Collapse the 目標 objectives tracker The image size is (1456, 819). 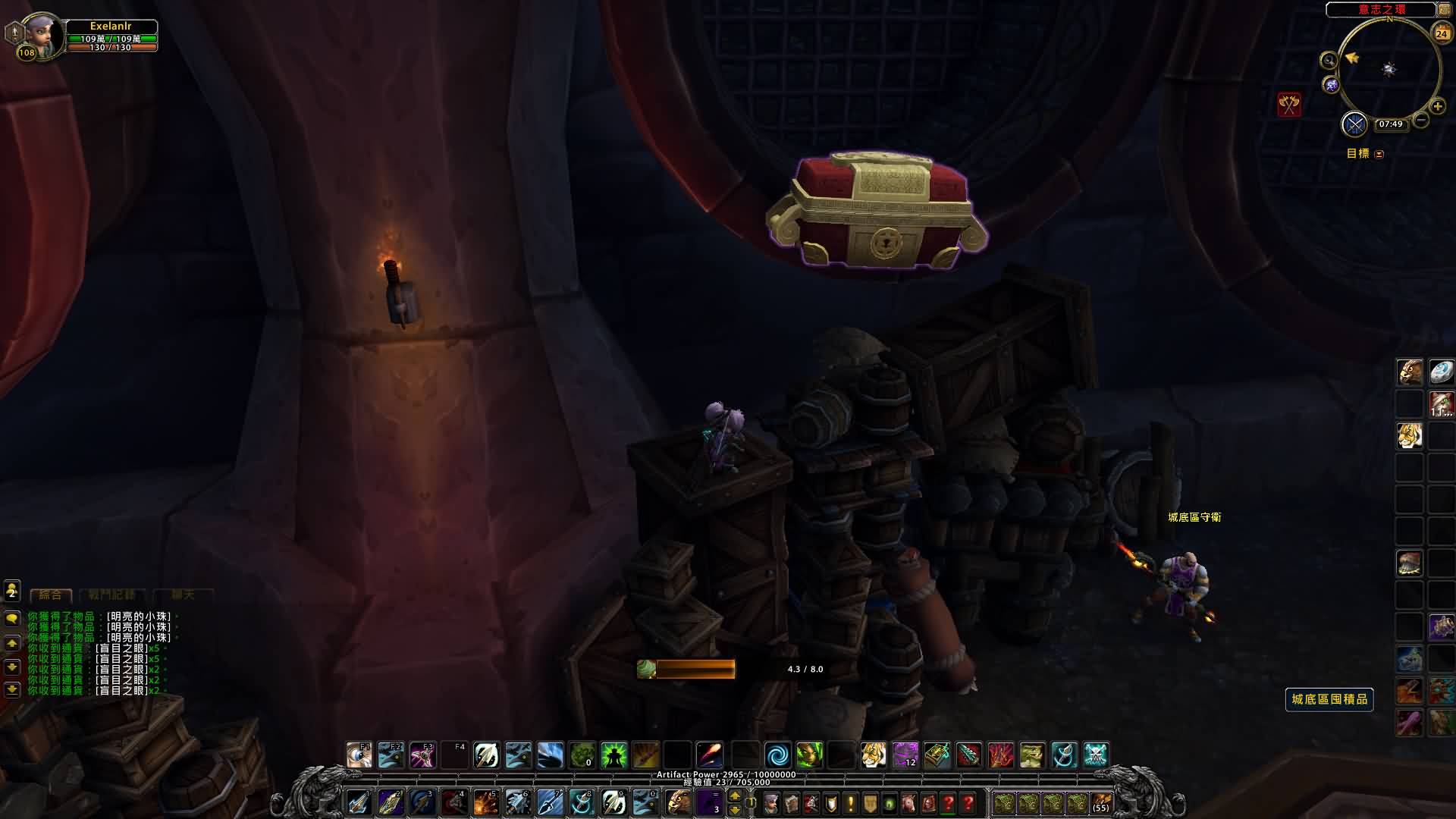click(x=1379, y=154)
